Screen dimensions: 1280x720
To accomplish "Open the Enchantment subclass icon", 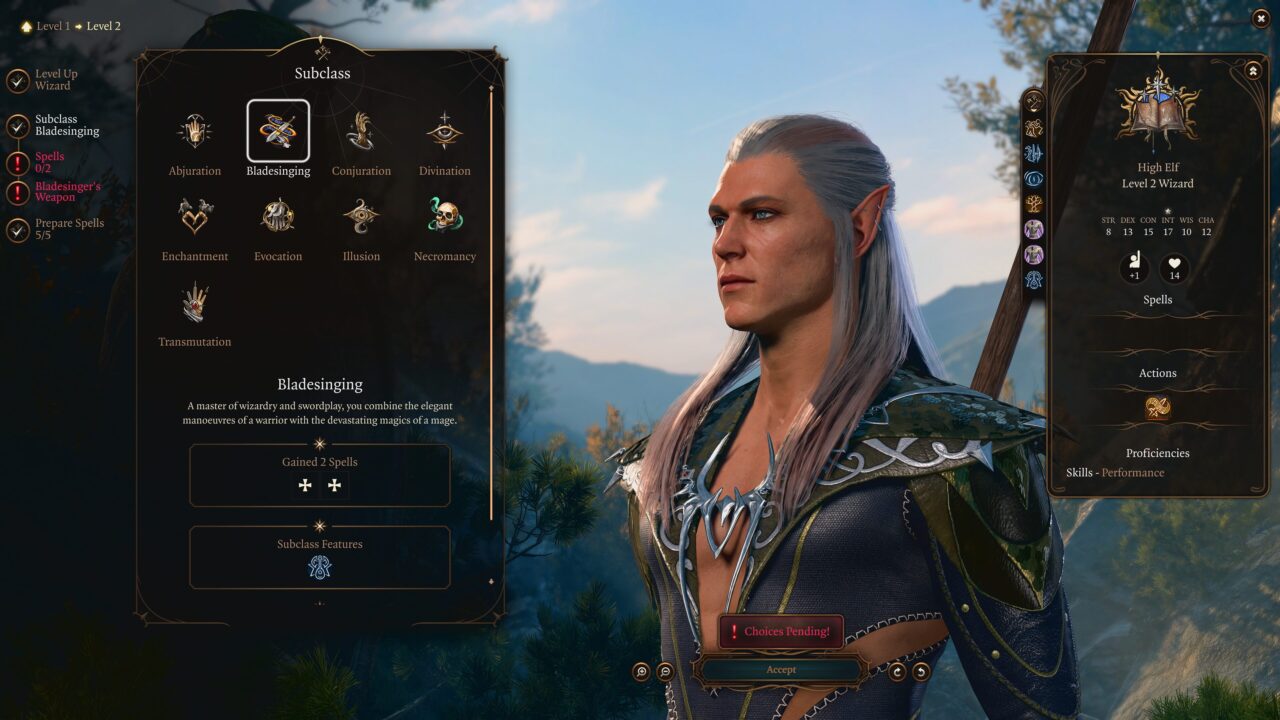I will (x=195, y=215).
